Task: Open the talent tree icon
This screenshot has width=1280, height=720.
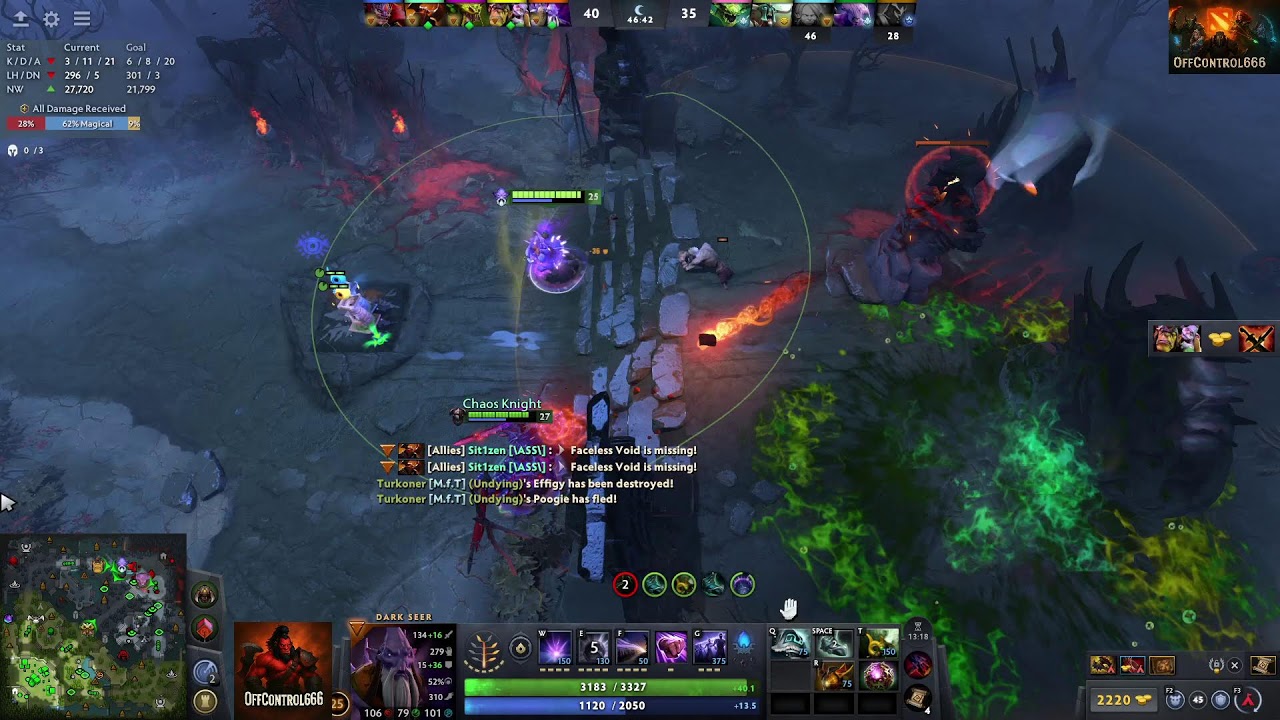Action: [485, 649]
